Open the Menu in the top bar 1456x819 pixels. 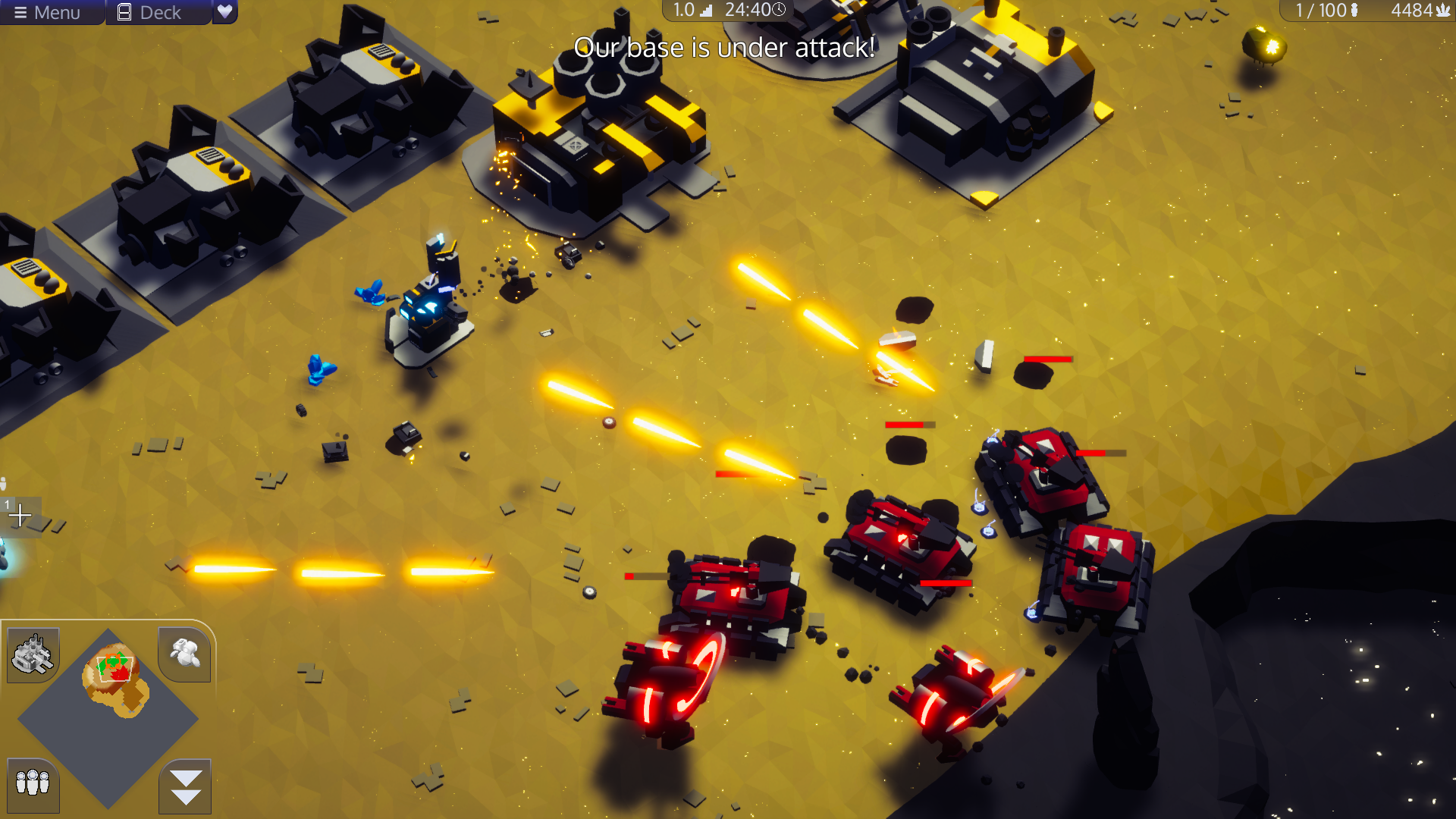(47, 12)
